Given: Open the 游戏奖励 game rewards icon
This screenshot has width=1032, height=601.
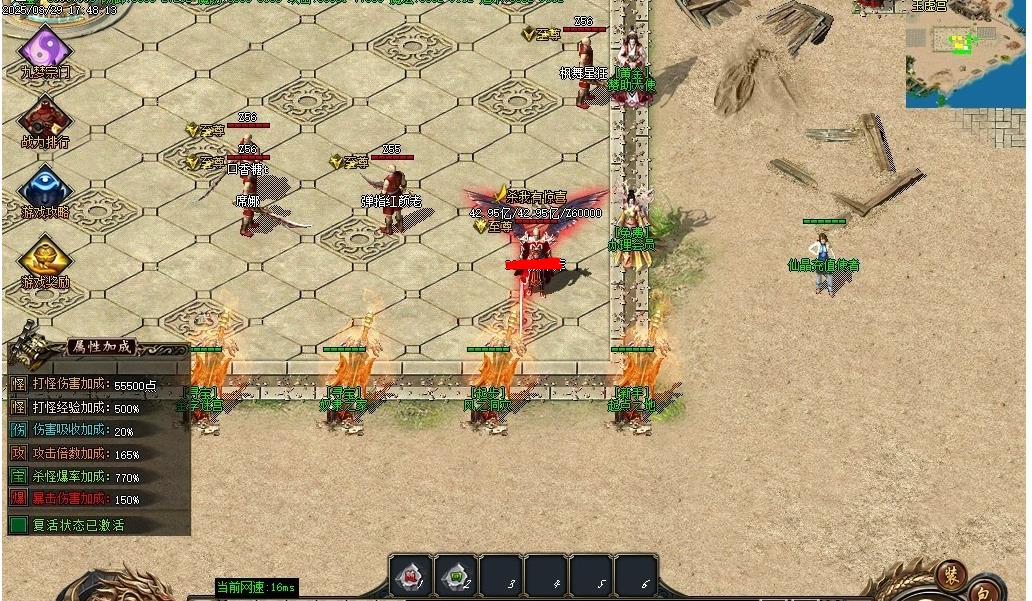Looking at the screenshot, I should [45, 258].
